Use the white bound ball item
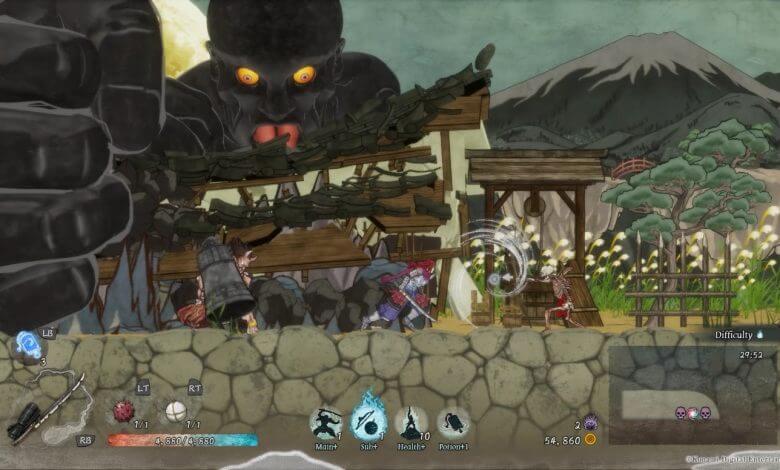Screen dimensions: 780x470 (176, 409)
